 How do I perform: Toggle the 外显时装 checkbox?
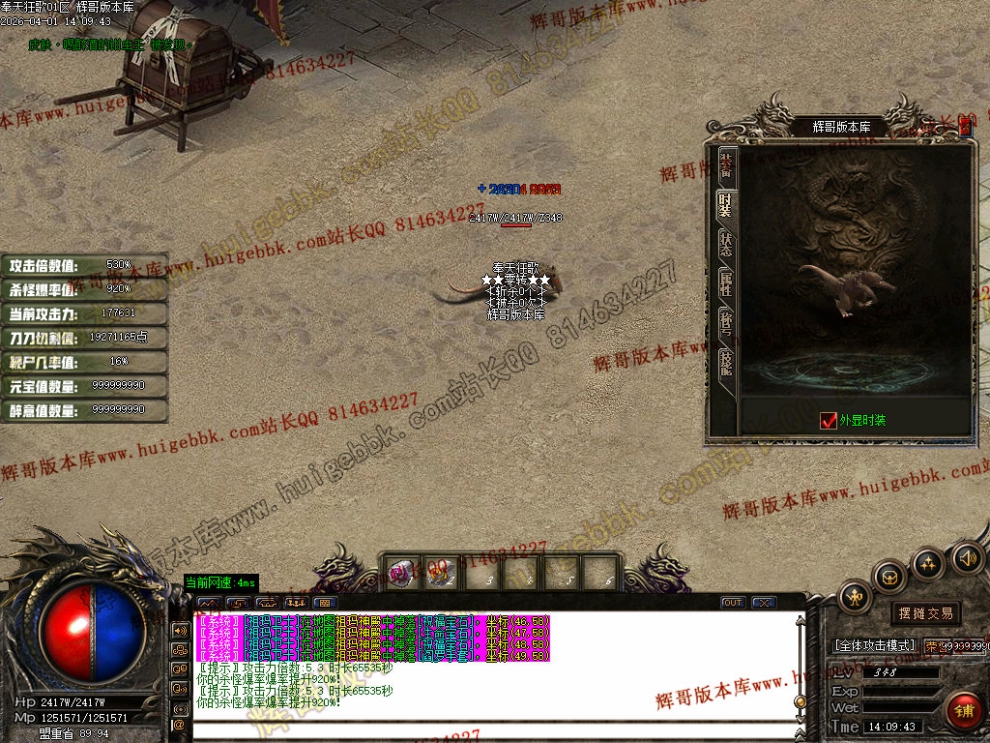(828, 421)
